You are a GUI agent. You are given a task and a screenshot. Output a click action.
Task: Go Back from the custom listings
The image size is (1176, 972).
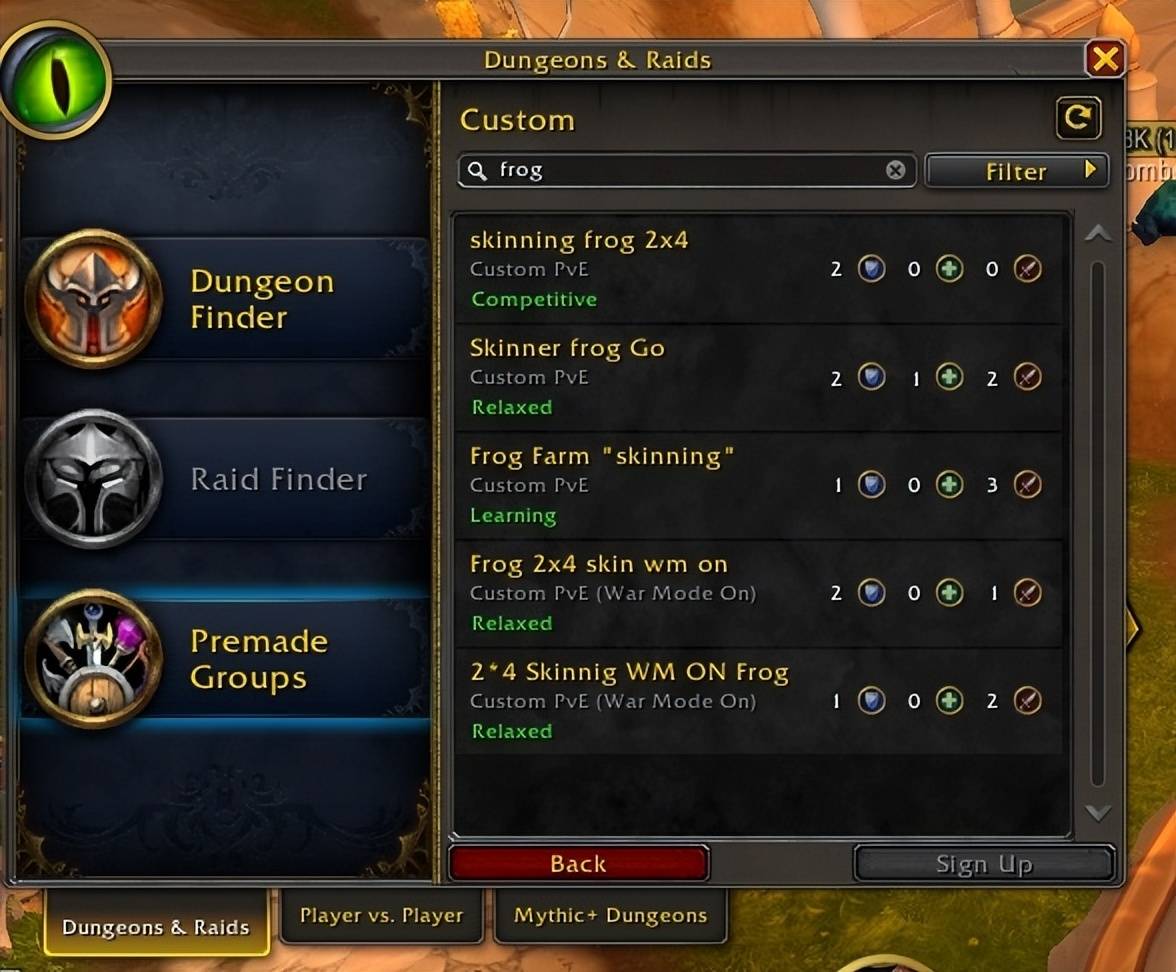579,863
